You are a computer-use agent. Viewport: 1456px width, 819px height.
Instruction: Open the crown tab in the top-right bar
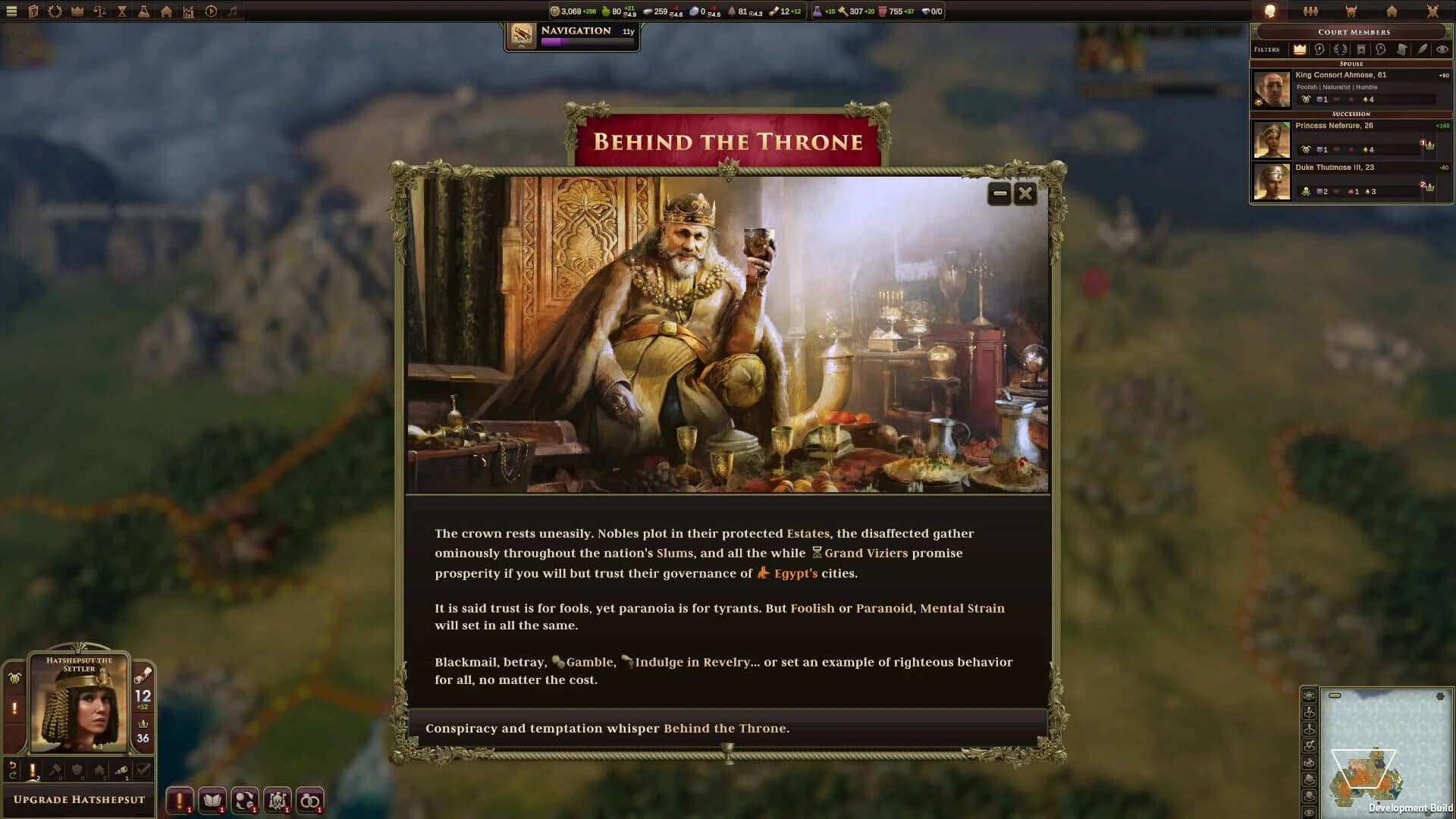(x=1351, y=11)
